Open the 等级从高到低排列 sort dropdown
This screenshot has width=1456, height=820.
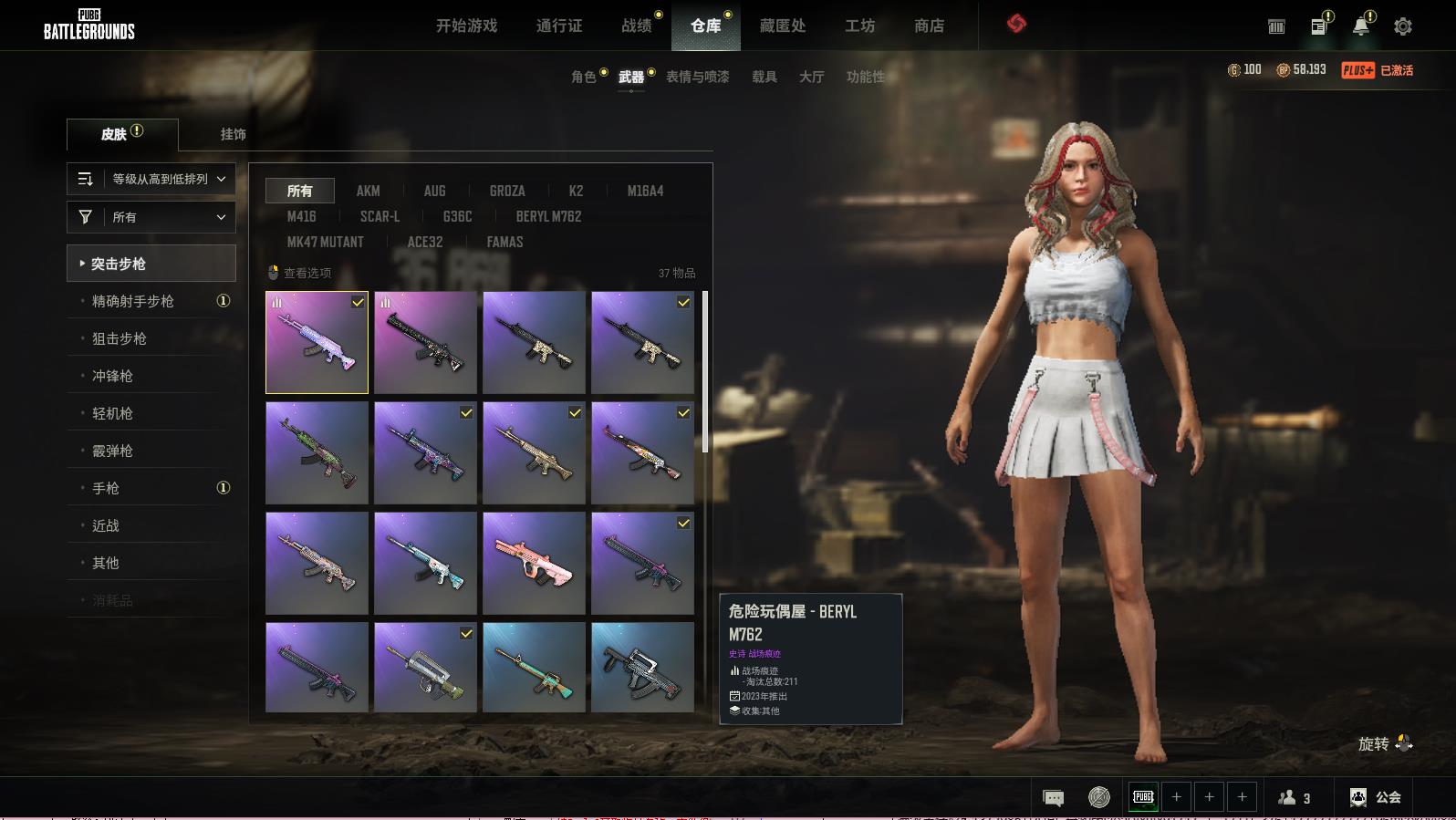coord(151,179)
